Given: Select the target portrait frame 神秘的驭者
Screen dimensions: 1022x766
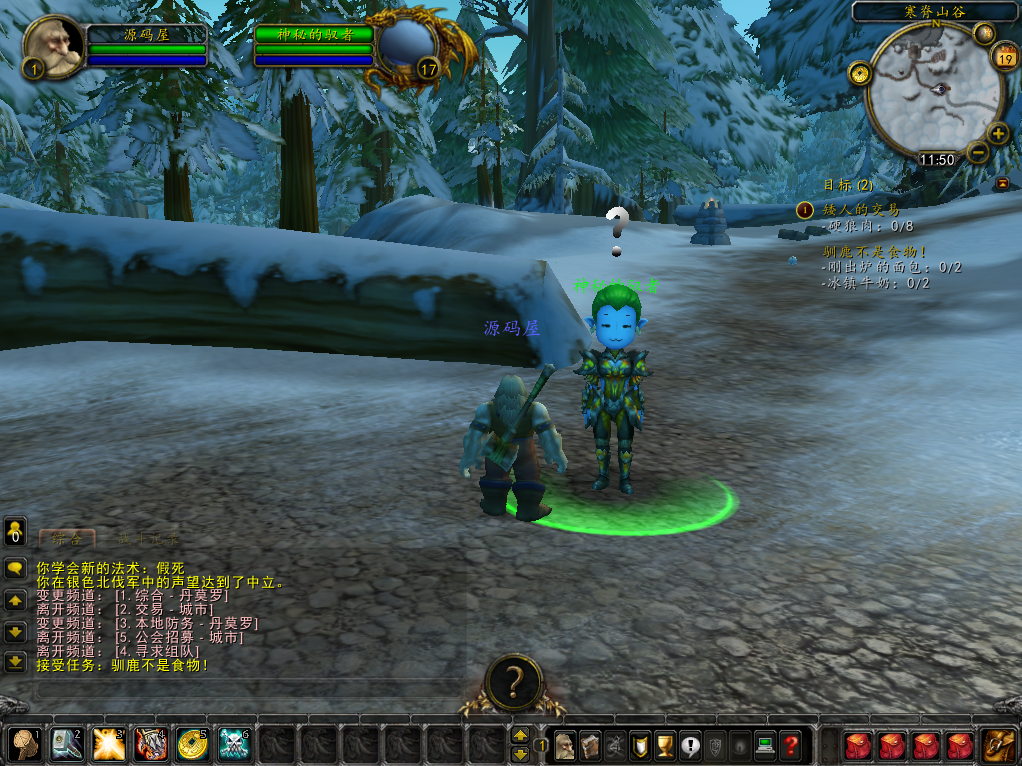Looking at the screenshot, I should pos(406,46).
